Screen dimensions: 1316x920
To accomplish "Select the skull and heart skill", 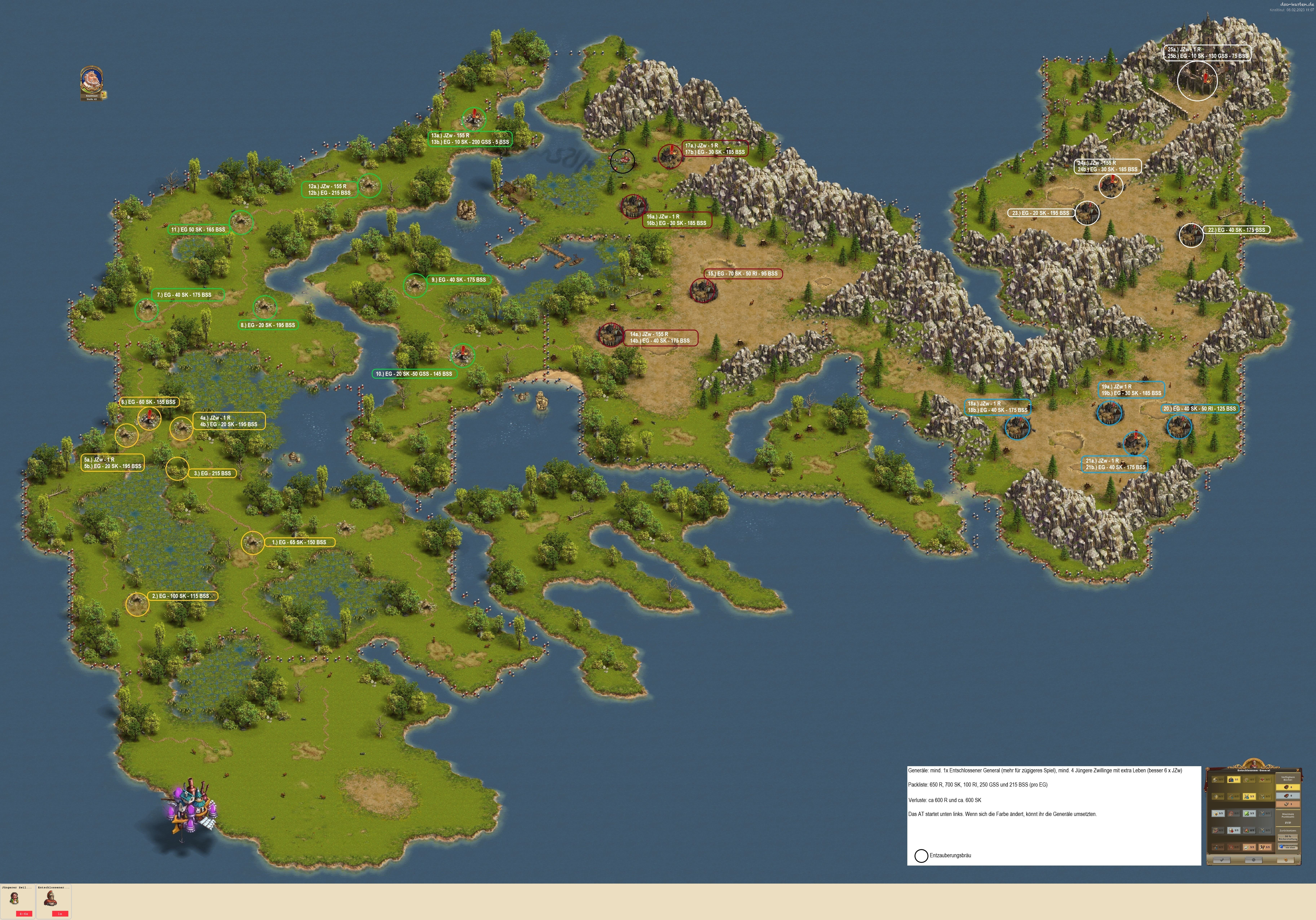I will click(x=1234, y=830).
